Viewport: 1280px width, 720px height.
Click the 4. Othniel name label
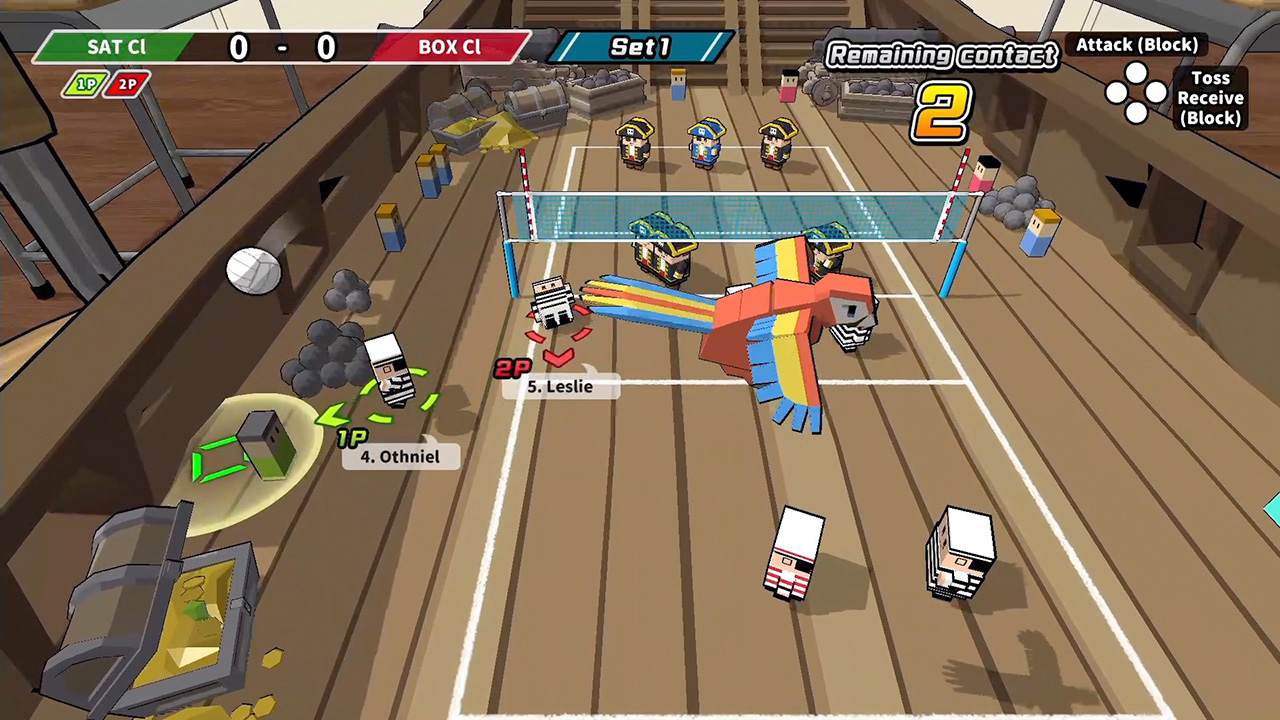click(400, 457)
